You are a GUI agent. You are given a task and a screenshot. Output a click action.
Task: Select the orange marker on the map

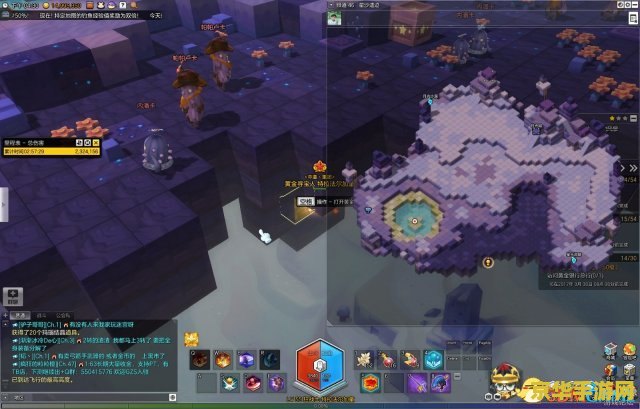pos(488,262)
